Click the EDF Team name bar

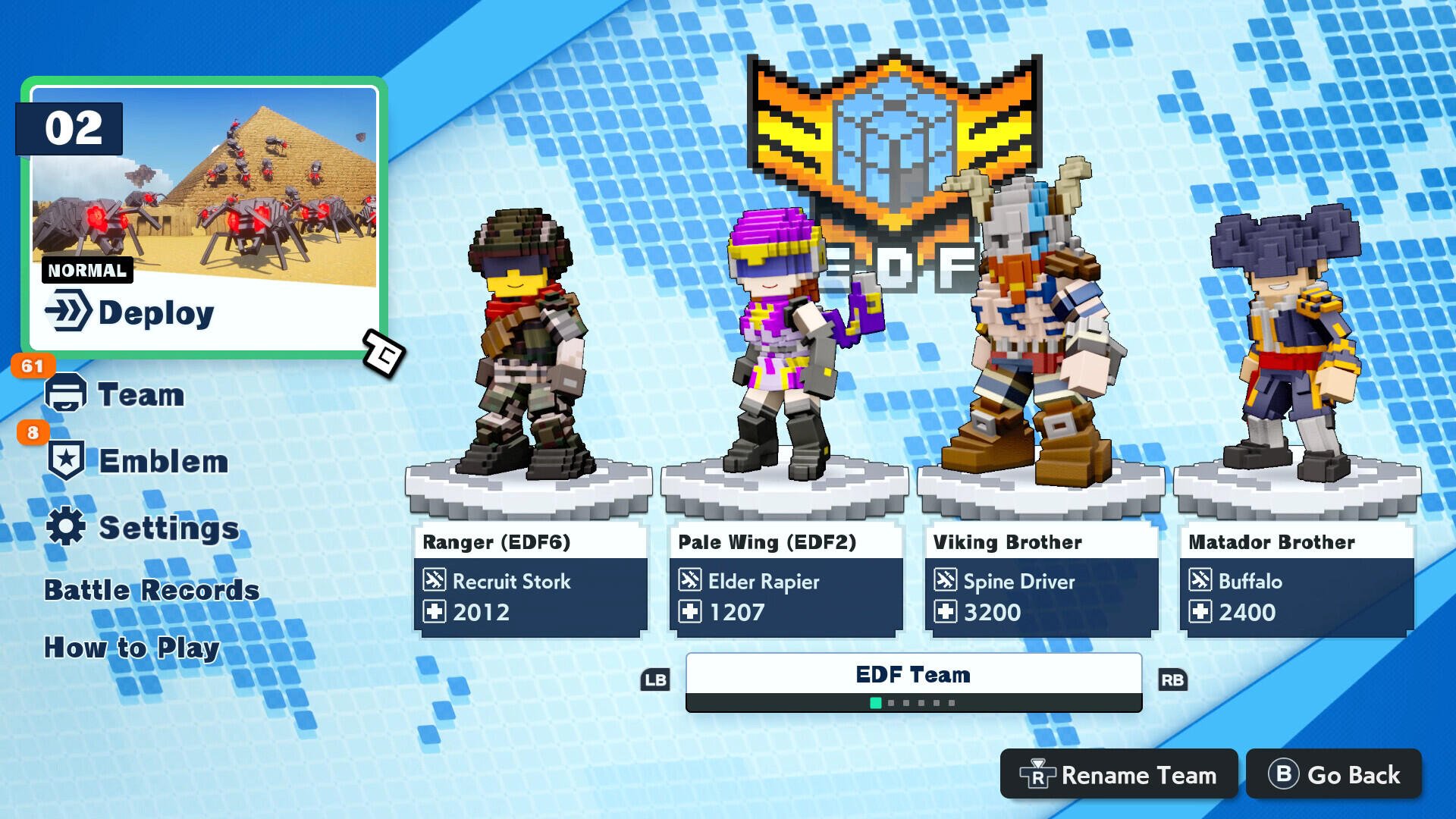(x=914, y=674)
